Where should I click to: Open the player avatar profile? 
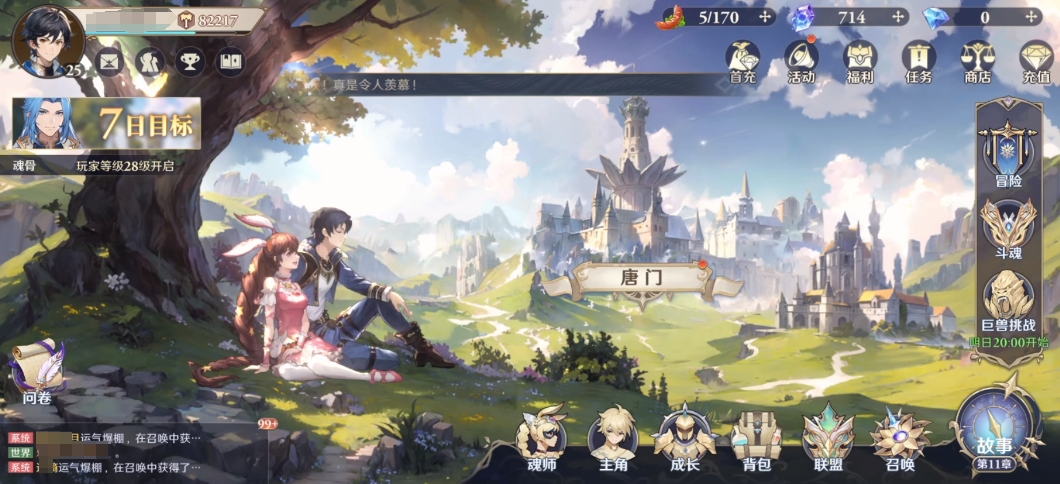45,39
